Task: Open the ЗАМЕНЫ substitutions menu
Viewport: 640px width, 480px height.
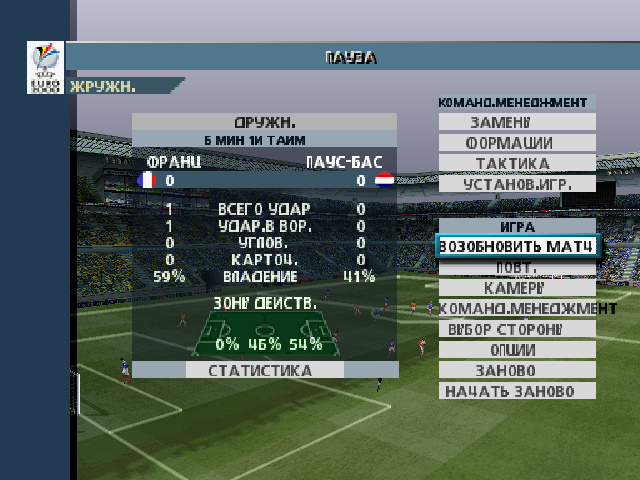Action: (x=516, y=122)
